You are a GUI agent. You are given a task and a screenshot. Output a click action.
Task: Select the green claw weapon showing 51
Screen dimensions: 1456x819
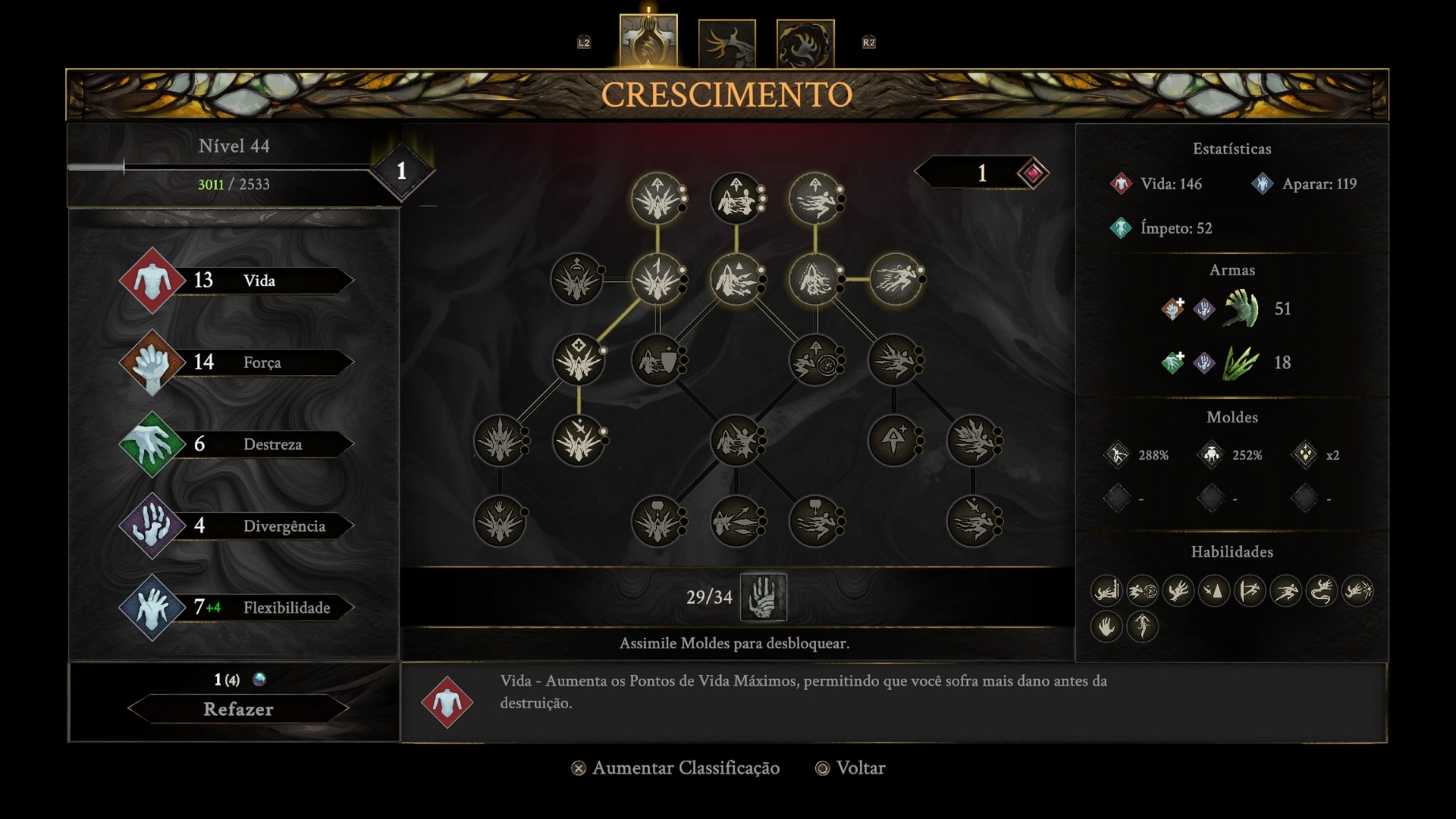pos(1241,309)
